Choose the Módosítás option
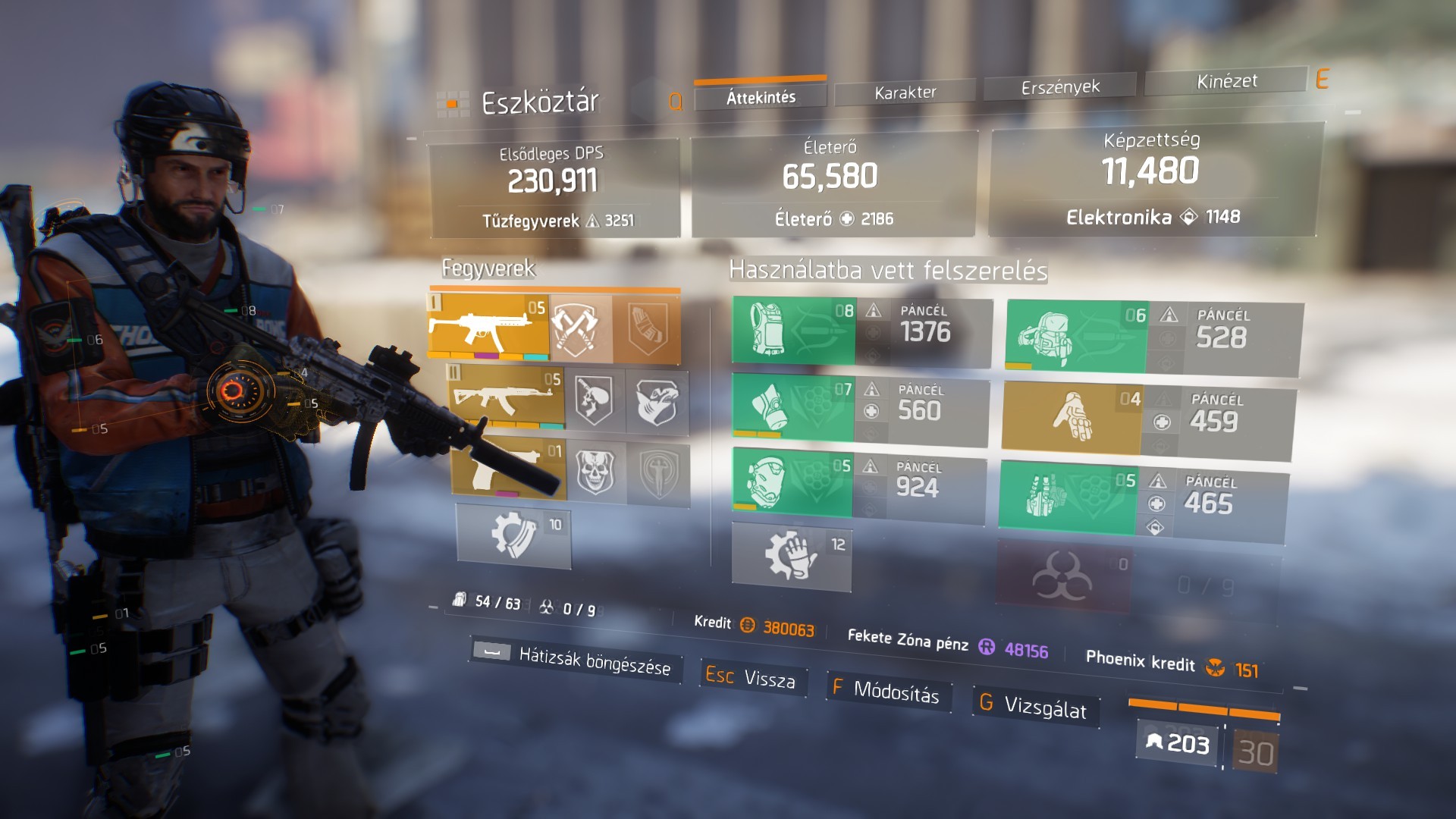The width and height of the screenshot is (1456, 819). coord(887,690)
